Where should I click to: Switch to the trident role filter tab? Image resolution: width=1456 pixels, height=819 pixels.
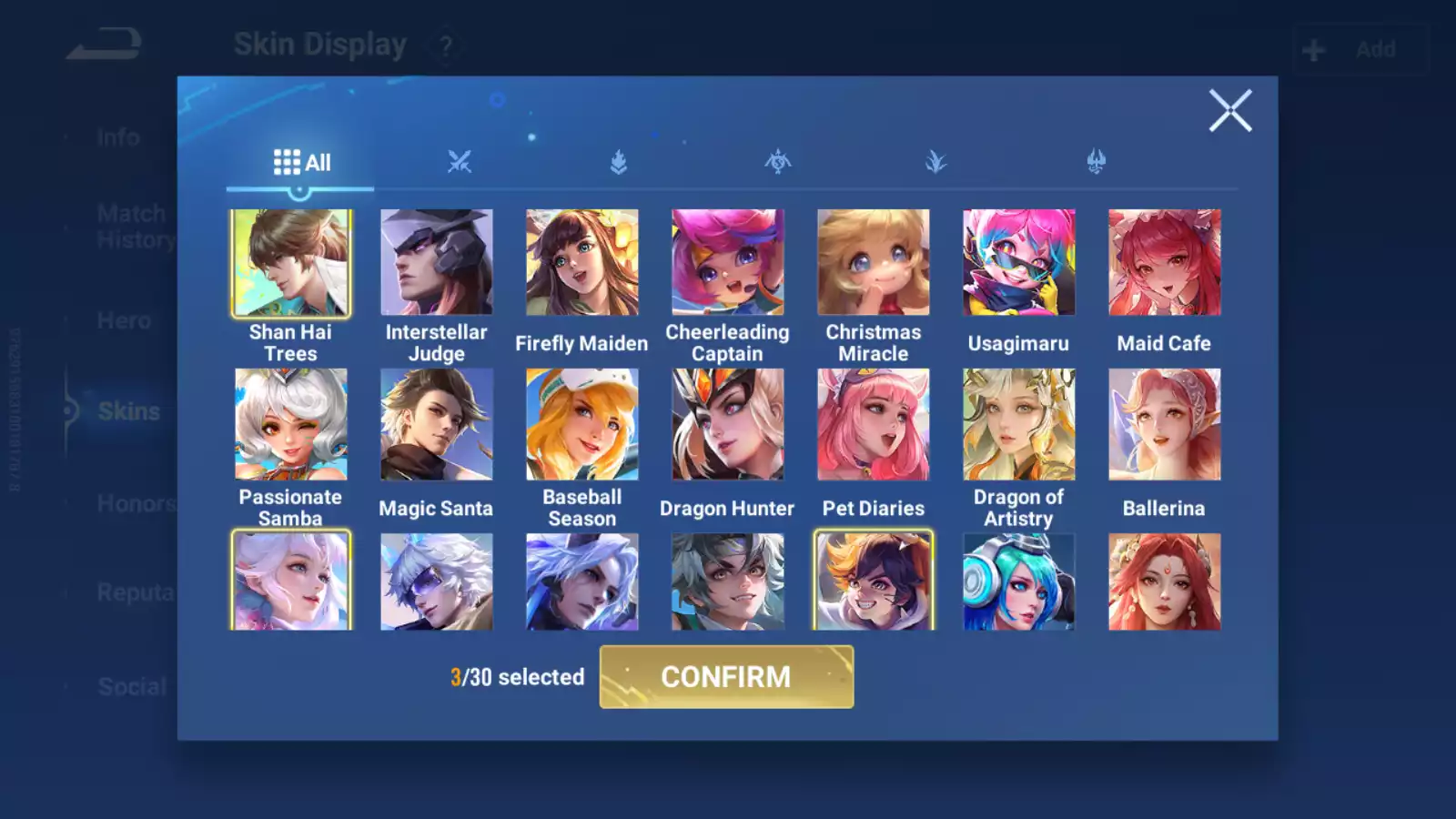coord(1096,163)
